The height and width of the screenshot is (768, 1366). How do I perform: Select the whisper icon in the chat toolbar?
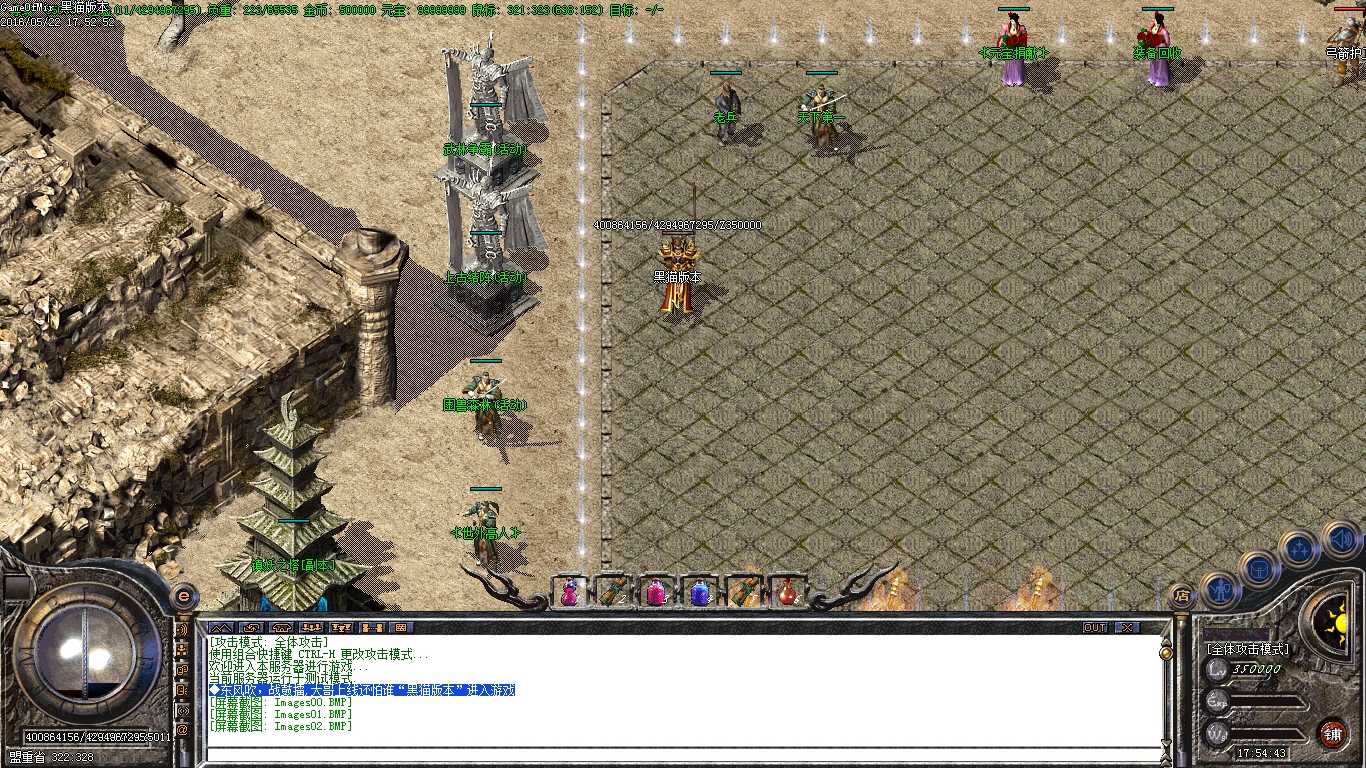pyautogui.click(x=251, y=627)
